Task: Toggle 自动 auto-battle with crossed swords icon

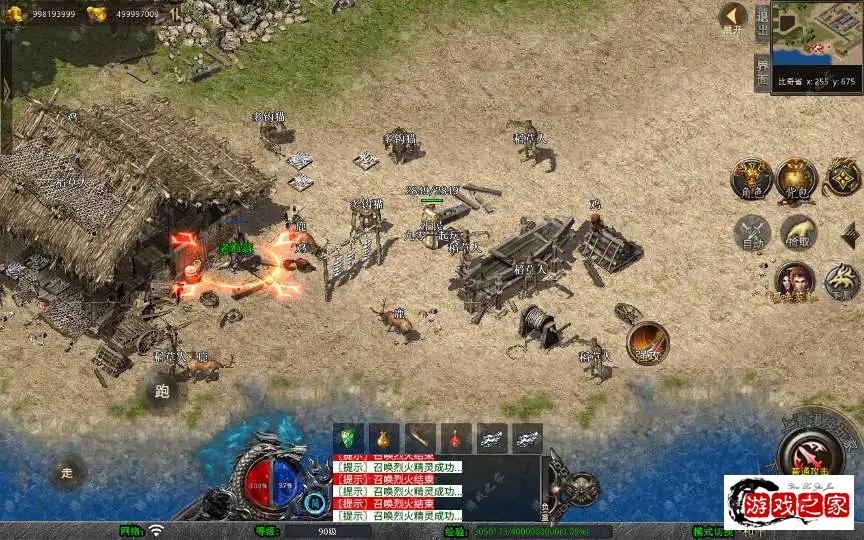Action: tap(751, 232)
